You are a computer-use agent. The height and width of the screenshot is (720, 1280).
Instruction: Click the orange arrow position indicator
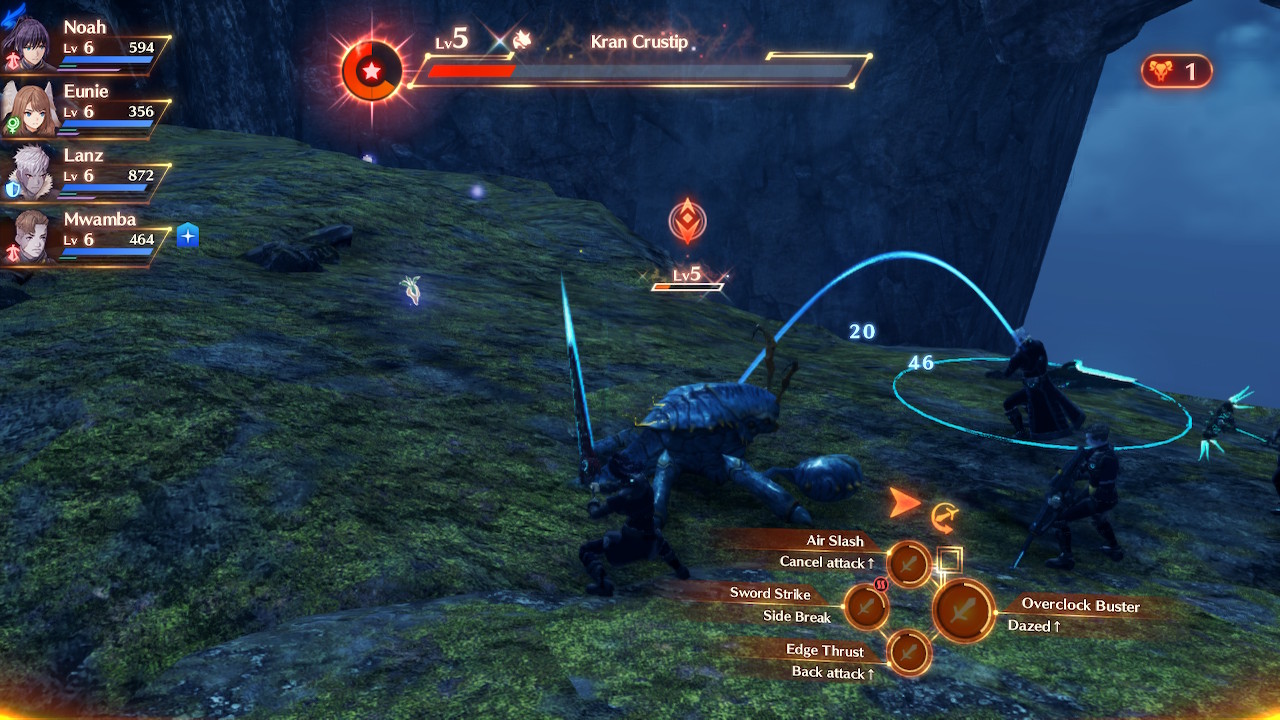click(904, 503)
